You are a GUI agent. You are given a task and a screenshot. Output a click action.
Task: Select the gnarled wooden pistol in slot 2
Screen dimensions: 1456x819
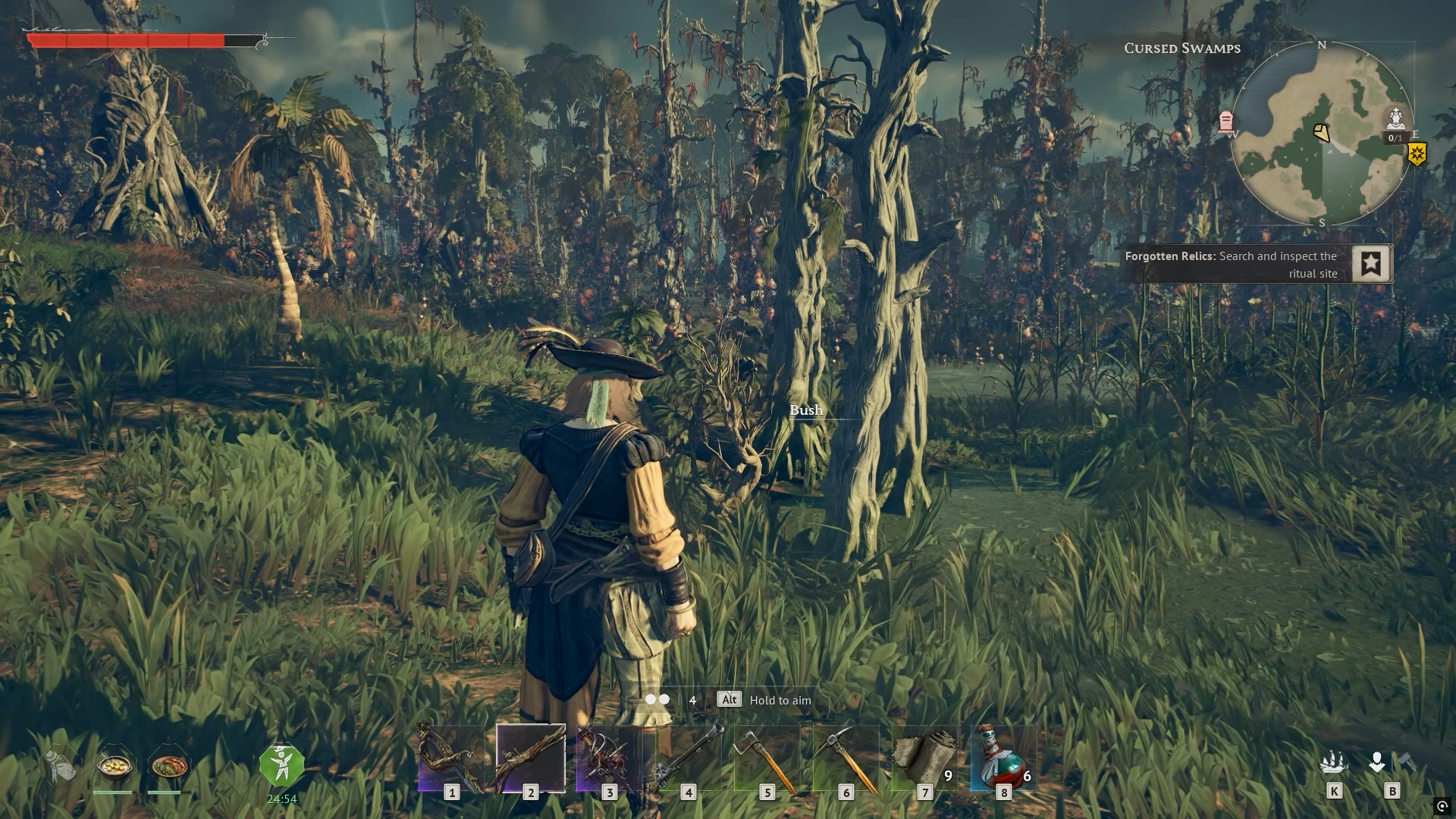(x=531, y=758)
